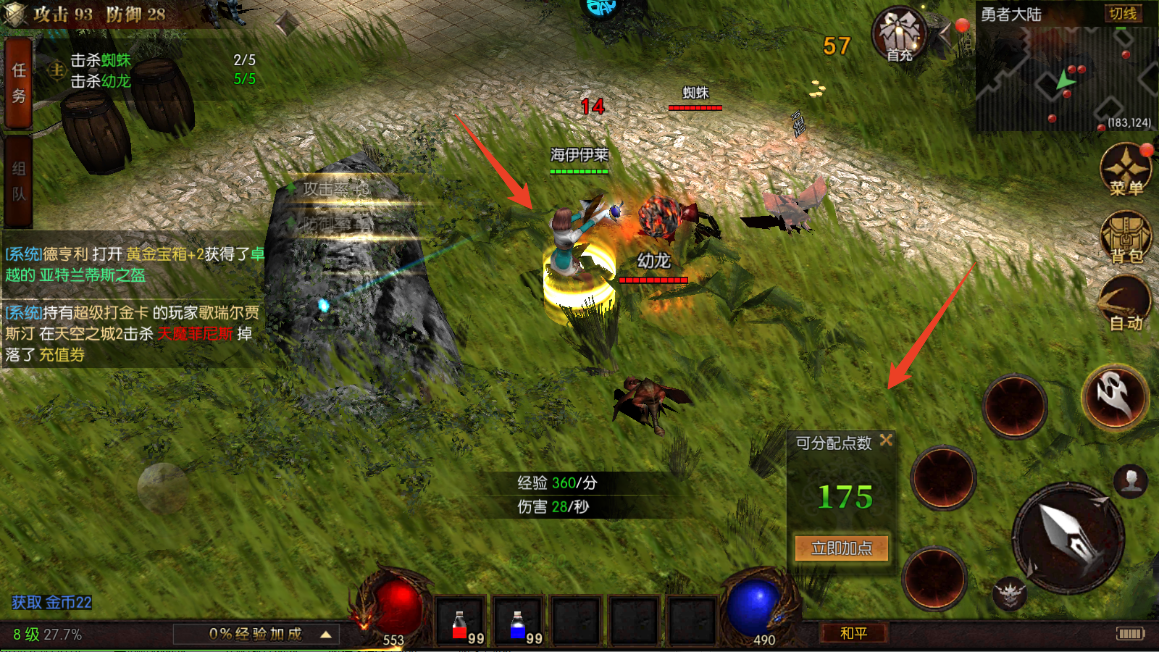Tap the large sword attack button
The width and height of the screenshot is (1159, 652).
[x=1066, y=537]
